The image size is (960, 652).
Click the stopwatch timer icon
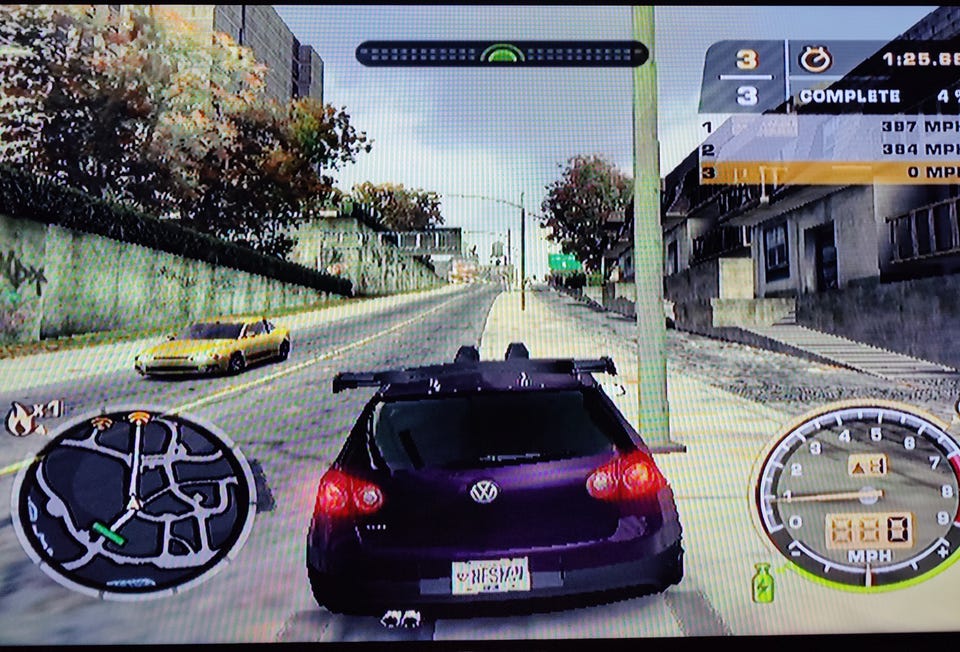click(x=815, y=59)
